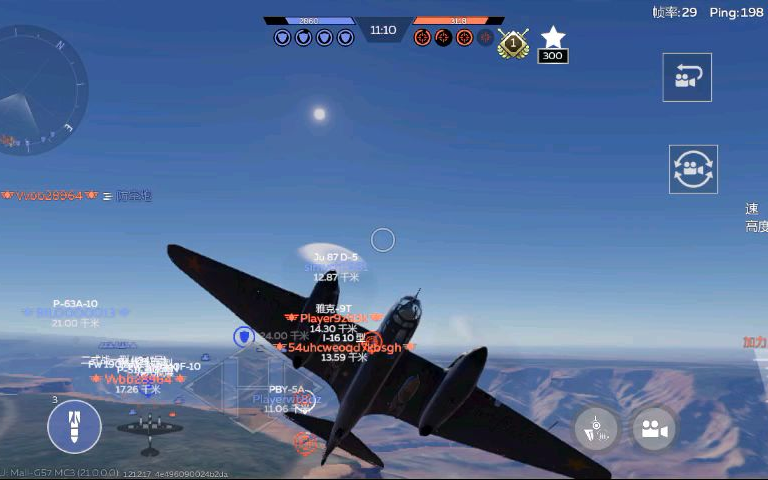768x480 pixels.
Task: Toggle the rotating camera view button
Action: 693,169
